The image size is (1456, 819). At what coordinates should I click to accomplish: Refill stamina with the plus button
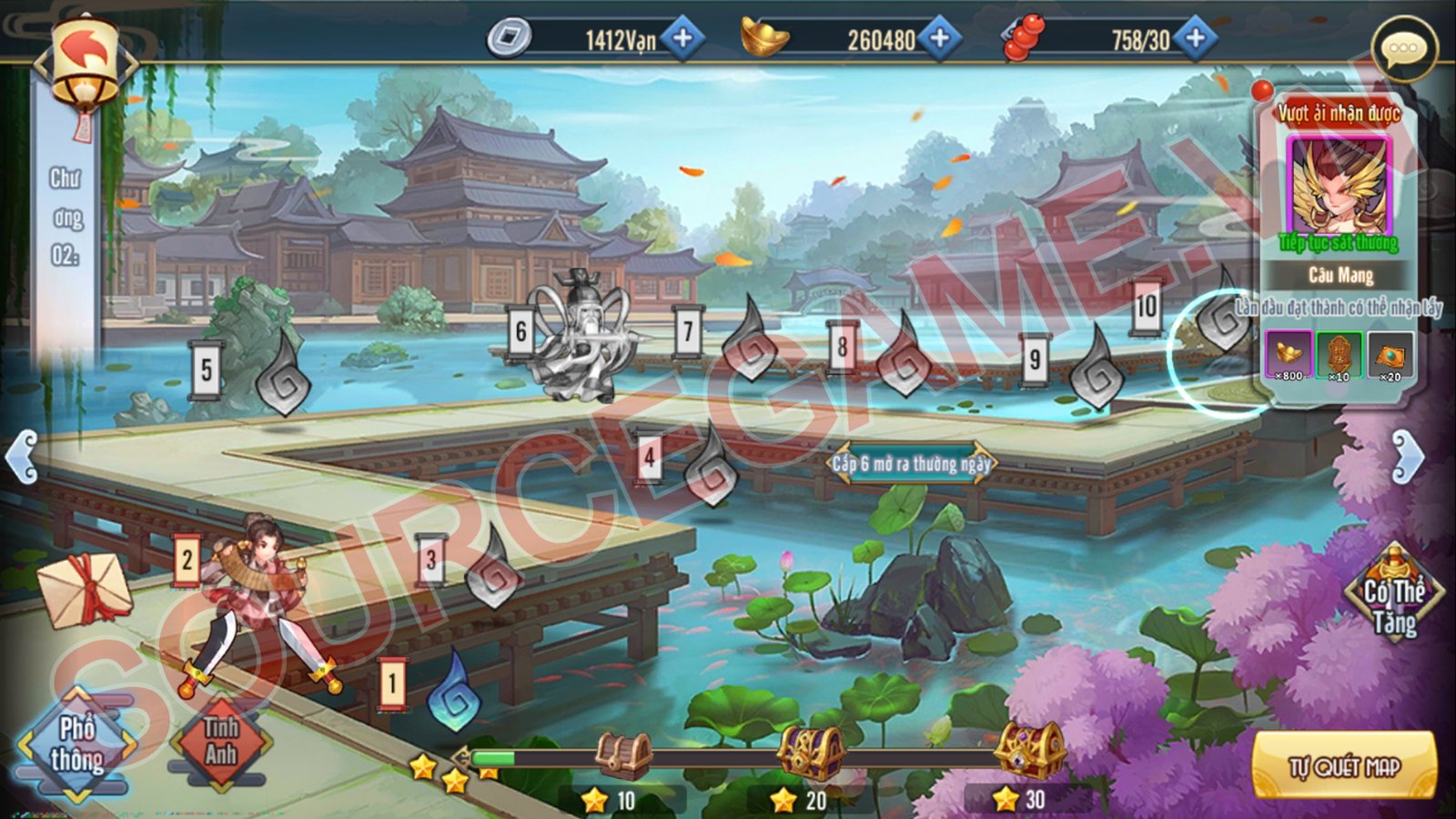1195,38
